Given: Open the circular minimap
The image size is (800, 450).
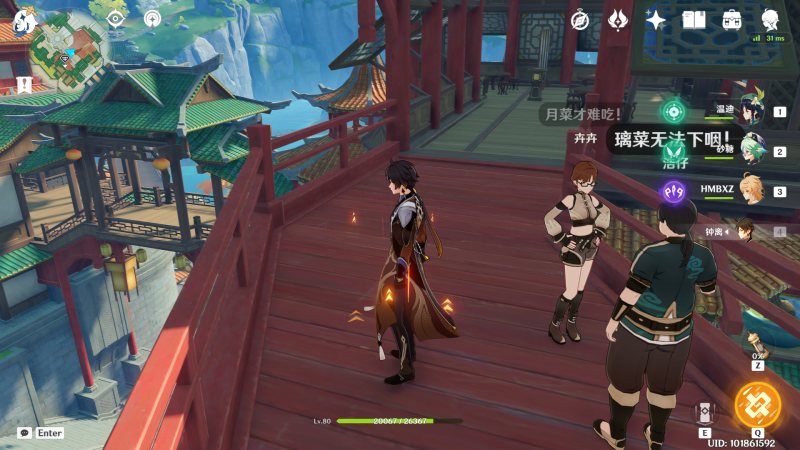Looking at the screenshot, I should 70,52.
